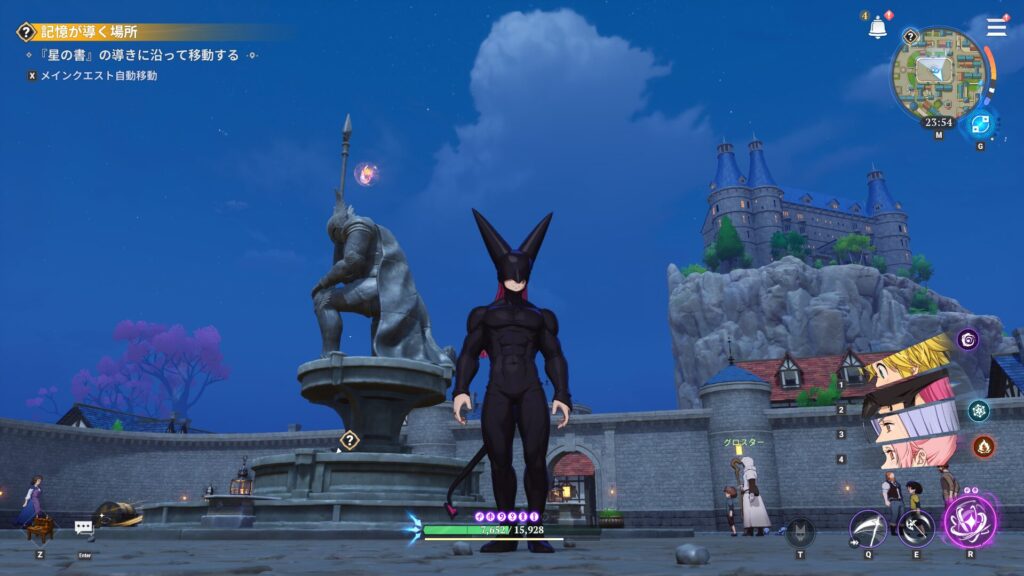Choose the pink-haired party character portrait
The image size is (1024, 576).
tap(908, 457)
